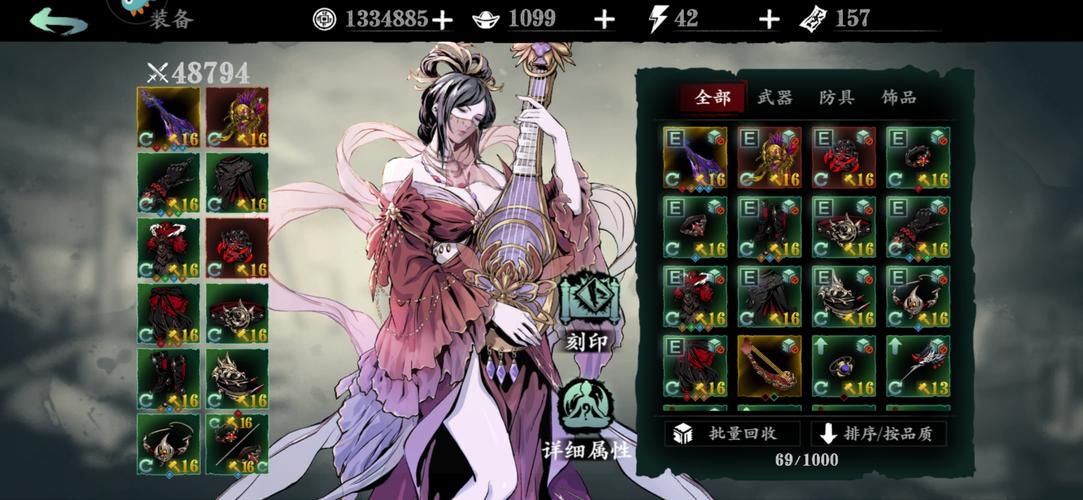Open the 刻印 engraving button

[x=589, y=311]
